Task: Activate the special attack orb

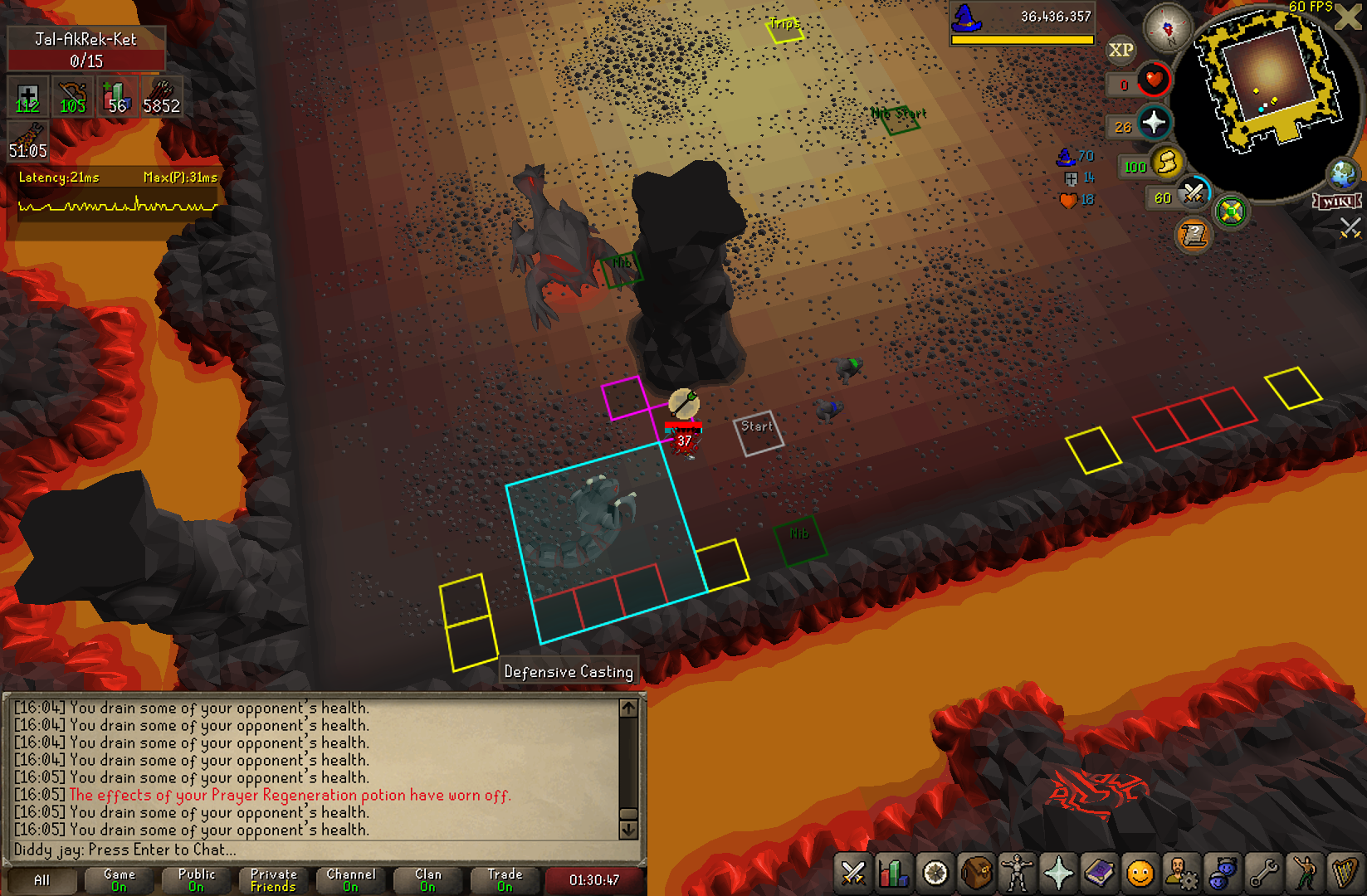Action: tap(1193, 194)
